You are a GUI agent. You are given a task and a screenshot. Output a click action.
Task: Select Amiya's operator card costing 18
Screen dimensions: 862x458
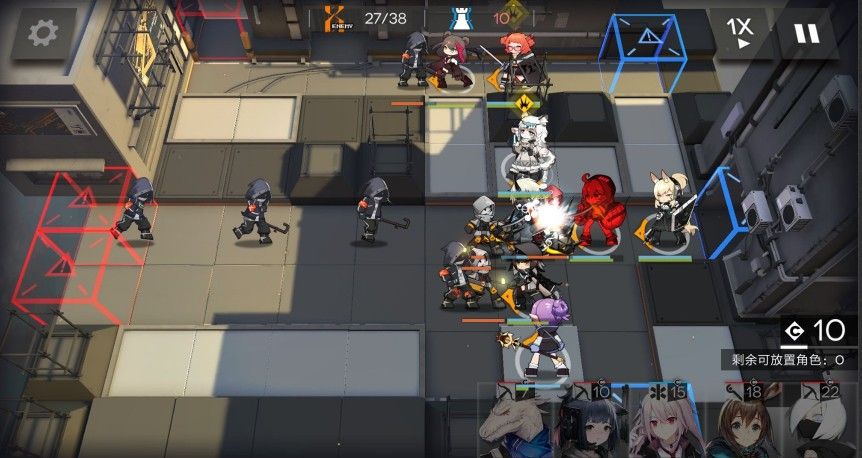[745, 423]
